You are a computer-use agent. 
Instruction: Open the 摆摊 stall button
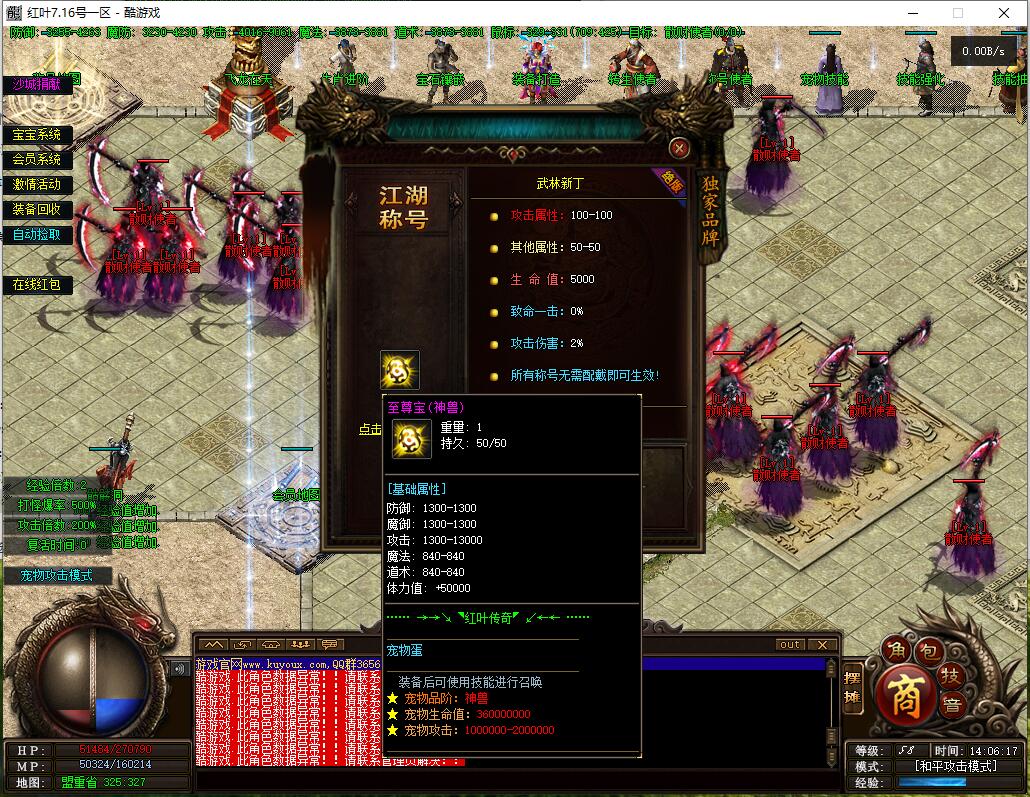(852, 689)
